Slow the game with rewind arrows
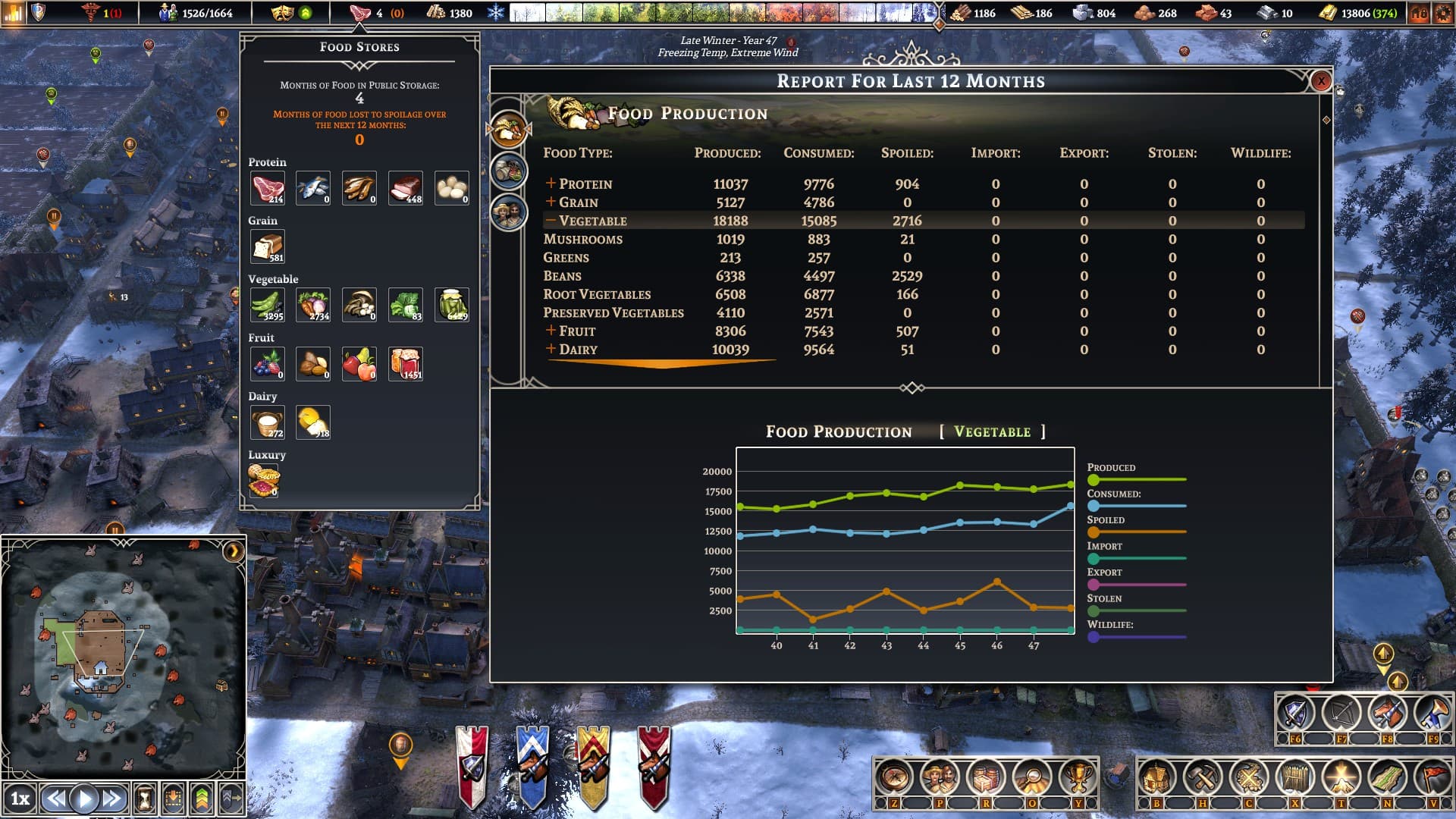Screen dimensions: 1456x819 coord(55,798)
